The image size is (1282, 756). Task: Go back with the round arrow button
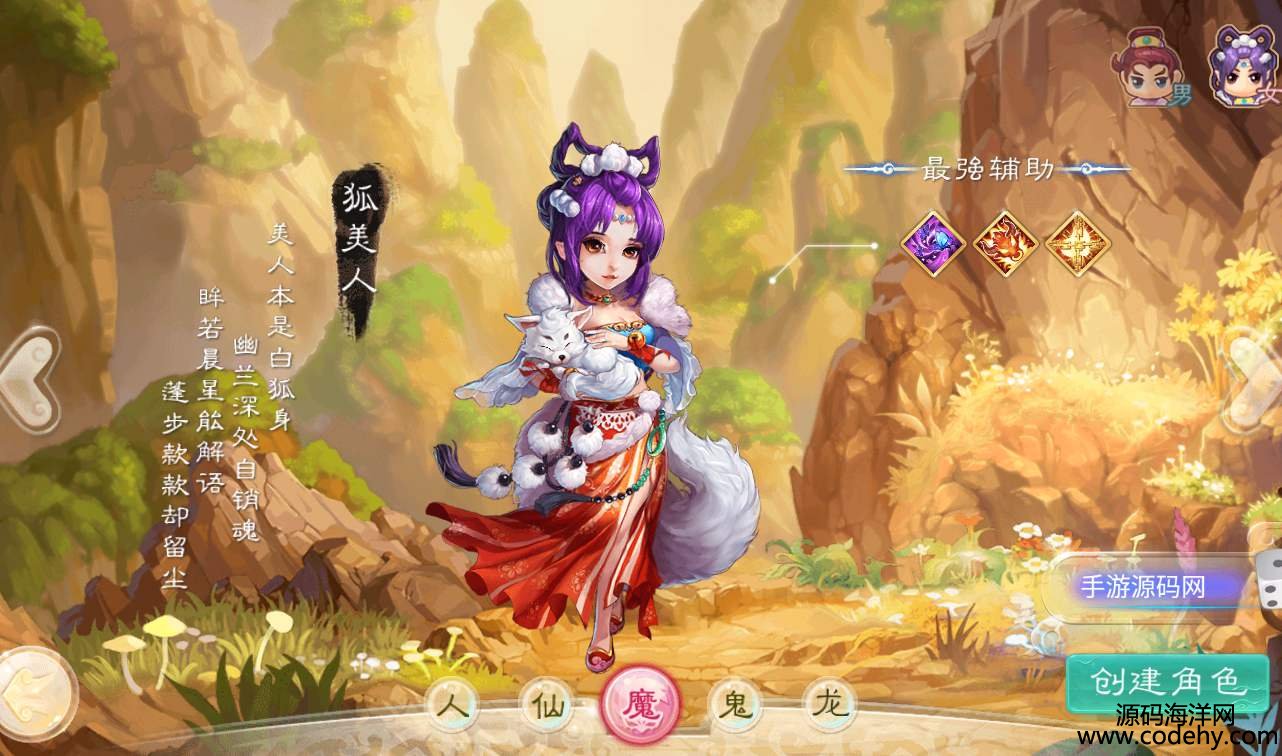(35, 693)
